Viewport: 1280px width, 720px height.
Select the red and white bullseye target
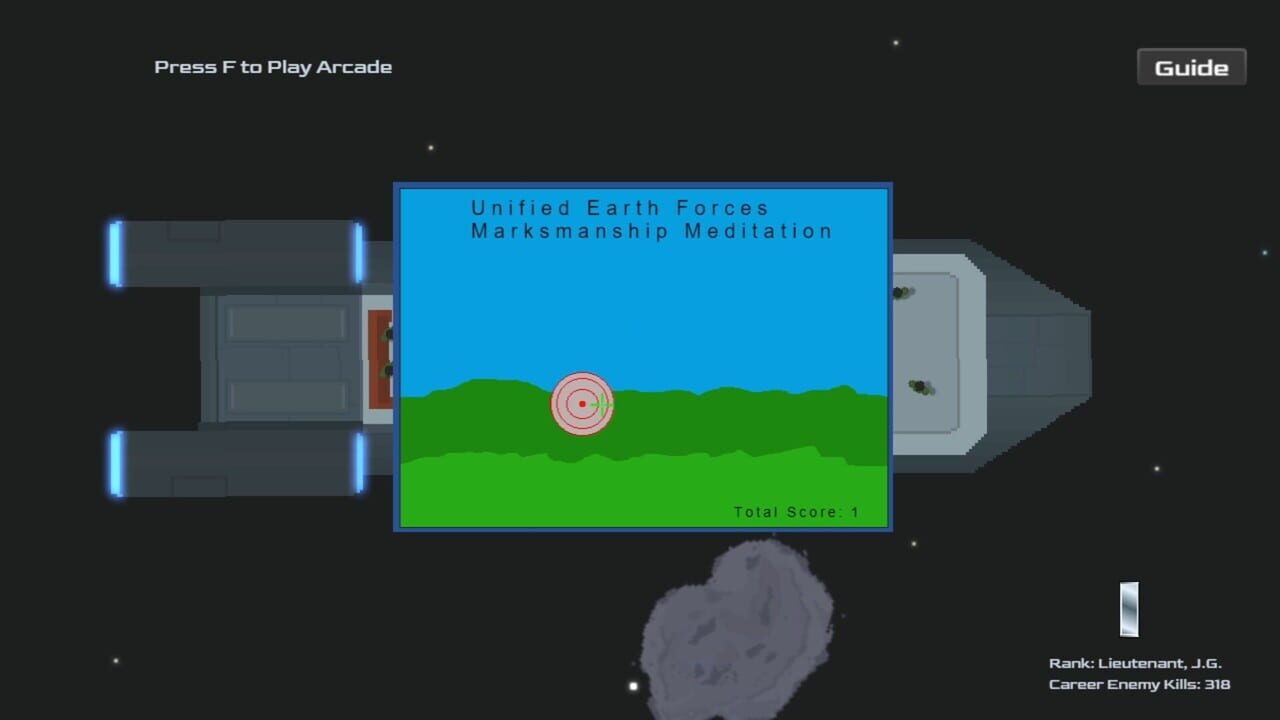click(x=582, y=404)
